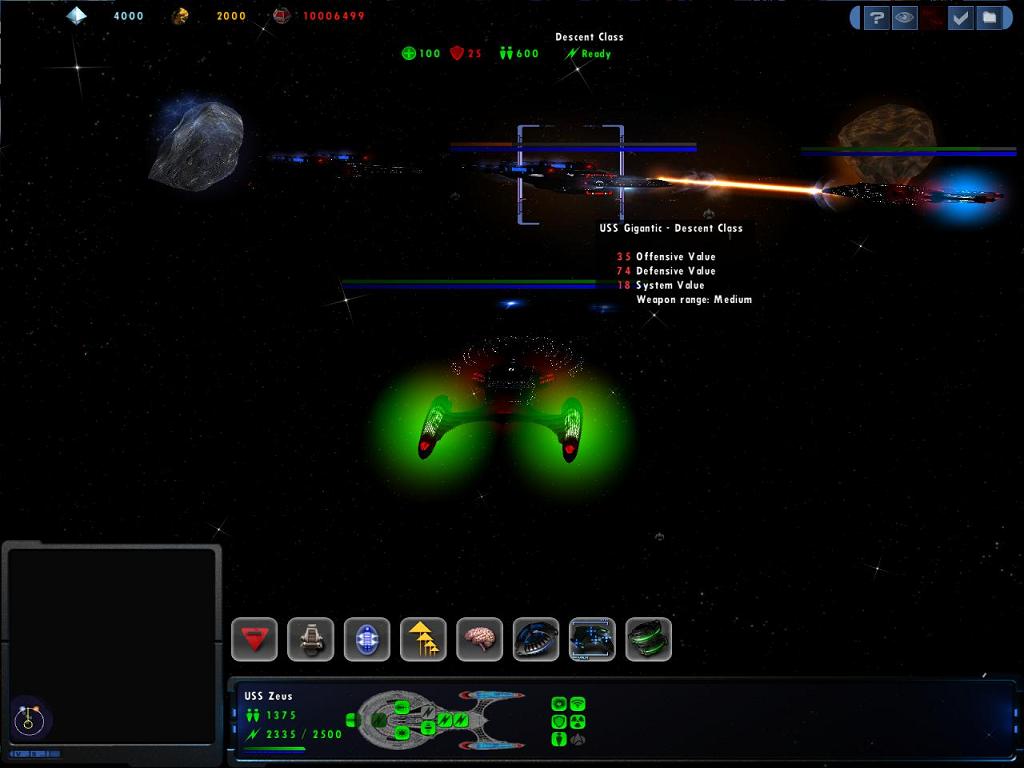Viewport: 1024px width, 768px height.
Task: Activate the dark blue saucer ability icon
Action: [536, 639]
